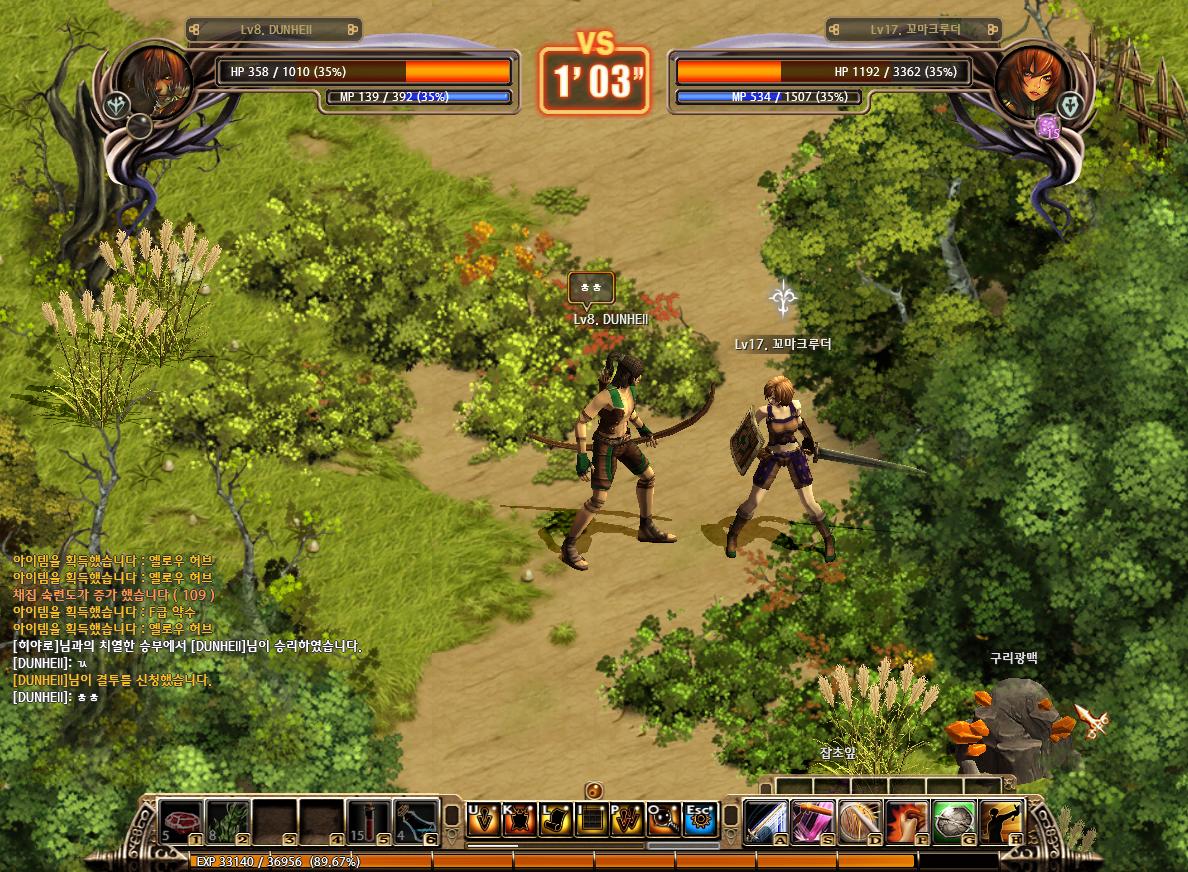Open the O menu with the magnifier icon
The image size is (1188, 872).
(664, 819)
